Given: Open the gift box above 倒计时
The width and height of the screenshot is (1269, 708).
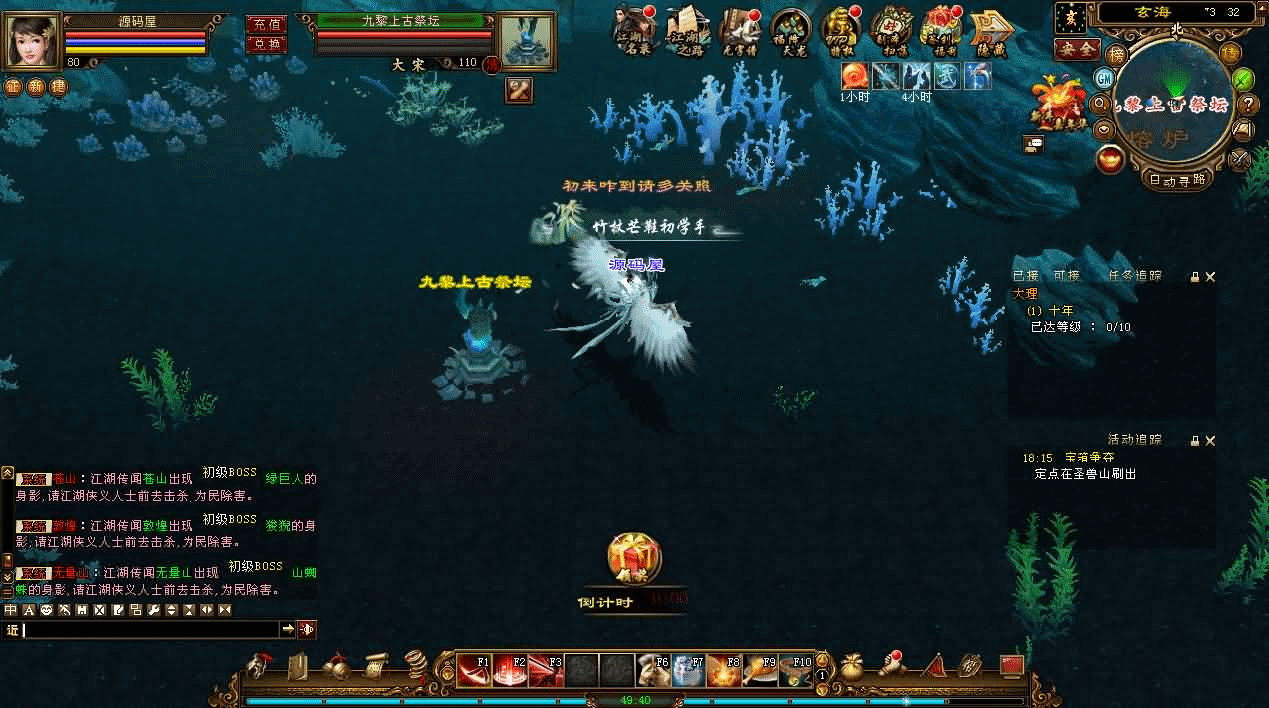Looking at the screenshot, I should click(634, 558).
